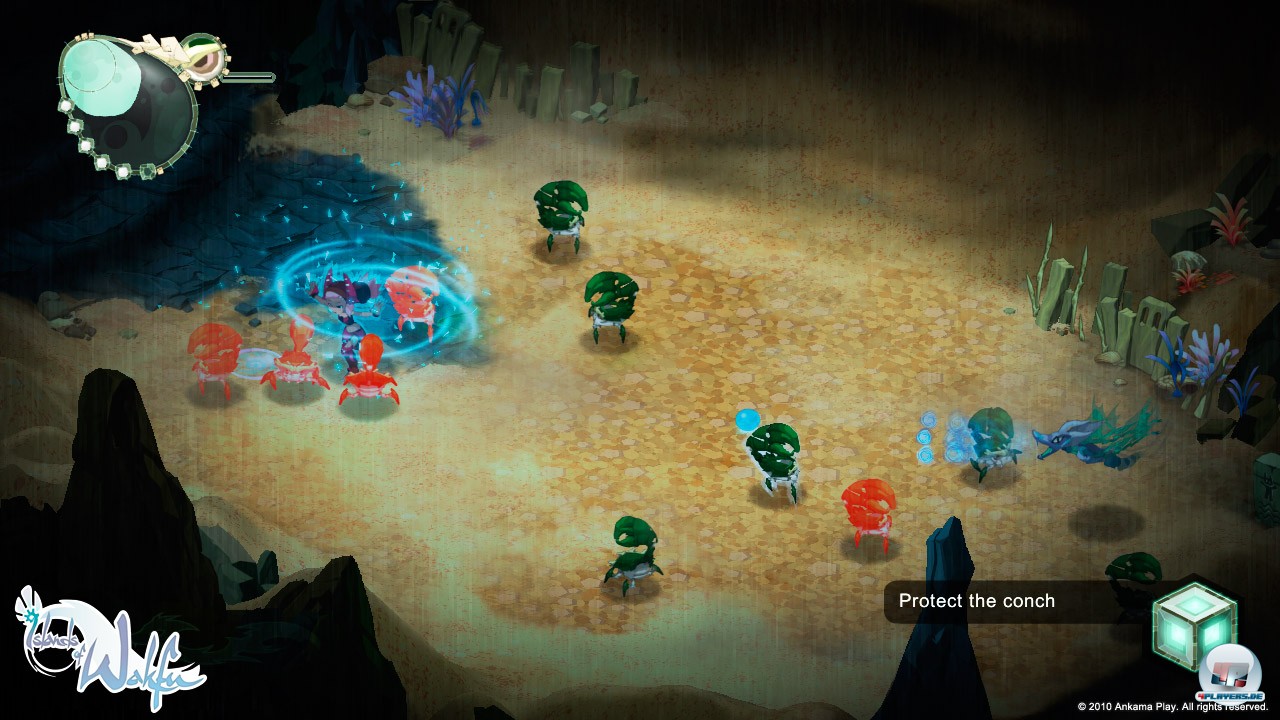
Task: Click the large yin-yang orb gauge
Action: coord(128,99)
